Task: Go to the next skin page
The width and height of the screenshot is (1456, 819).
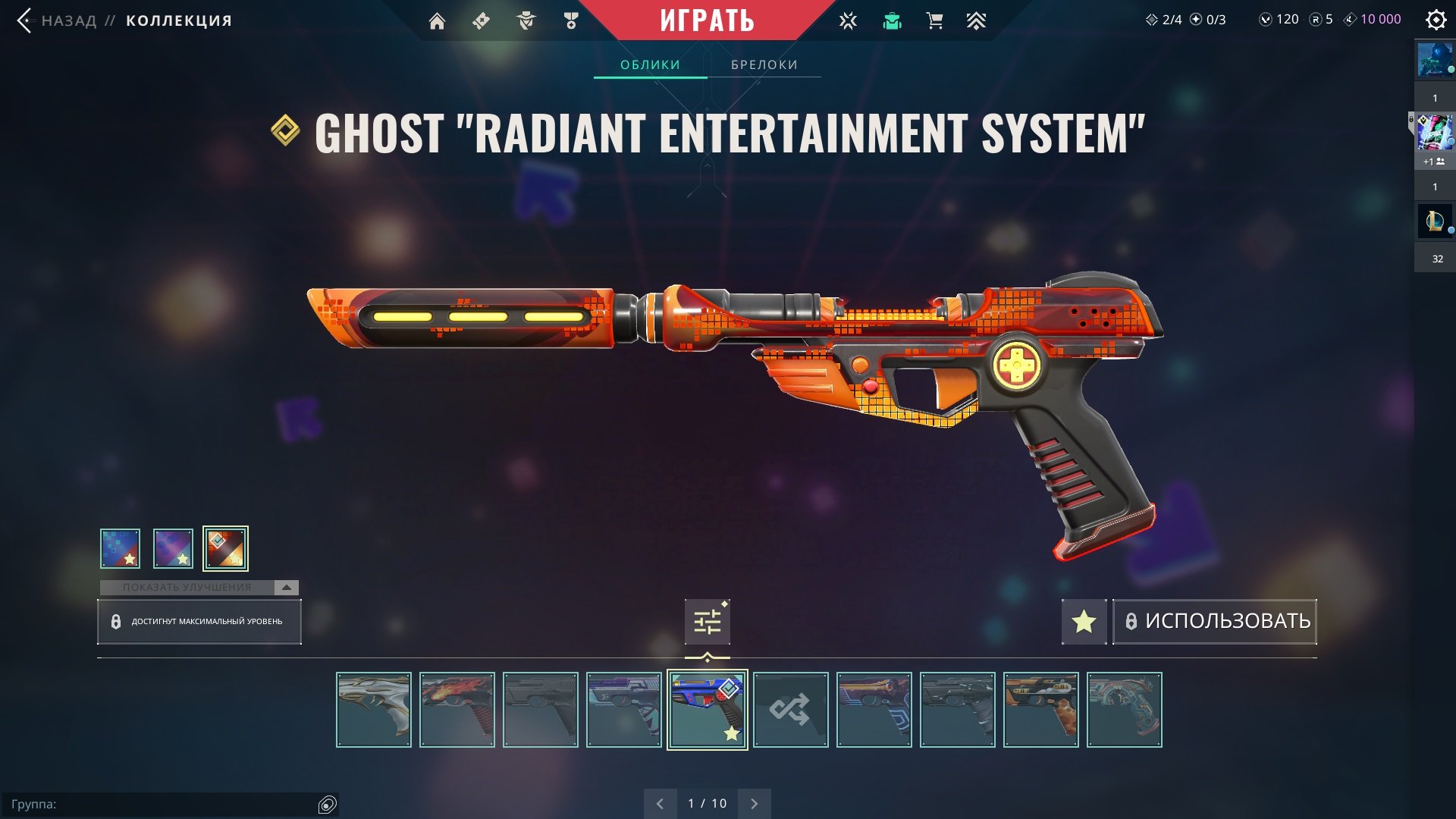Action: [754, 804]
